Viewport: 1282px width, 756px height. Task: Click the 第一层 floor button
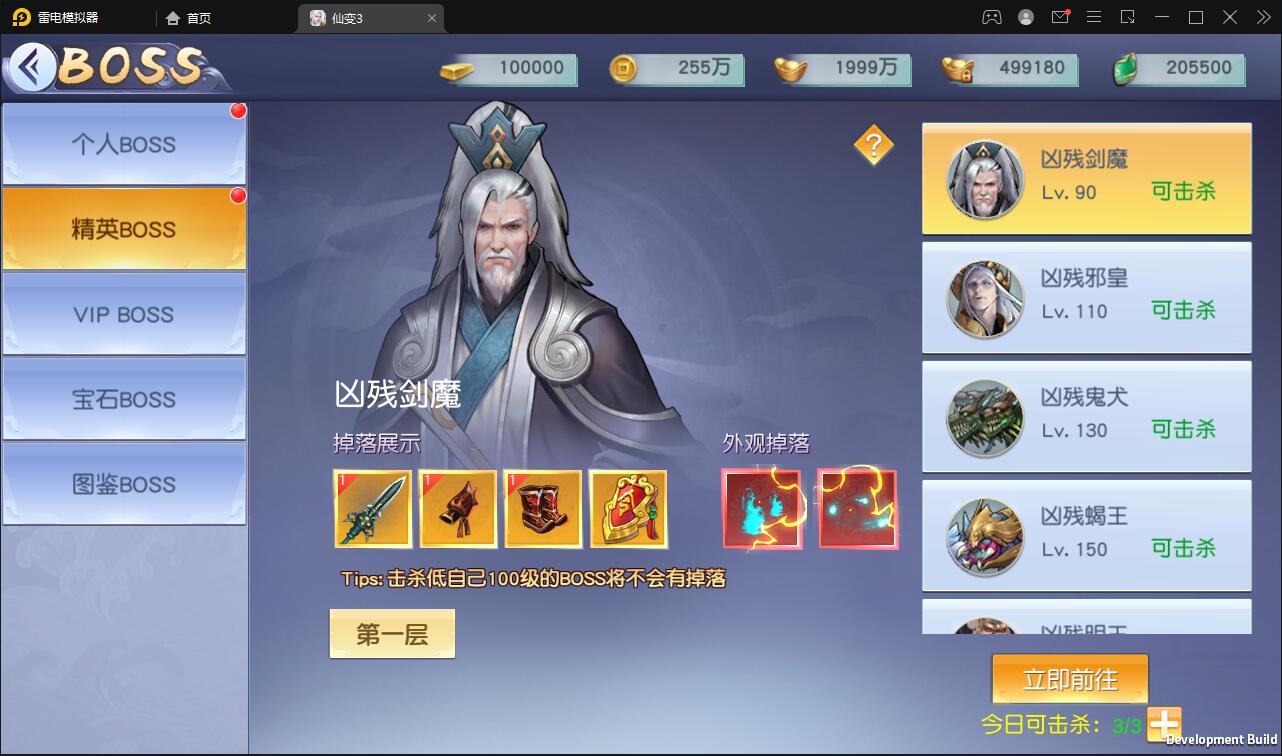[x=391, y=633]
